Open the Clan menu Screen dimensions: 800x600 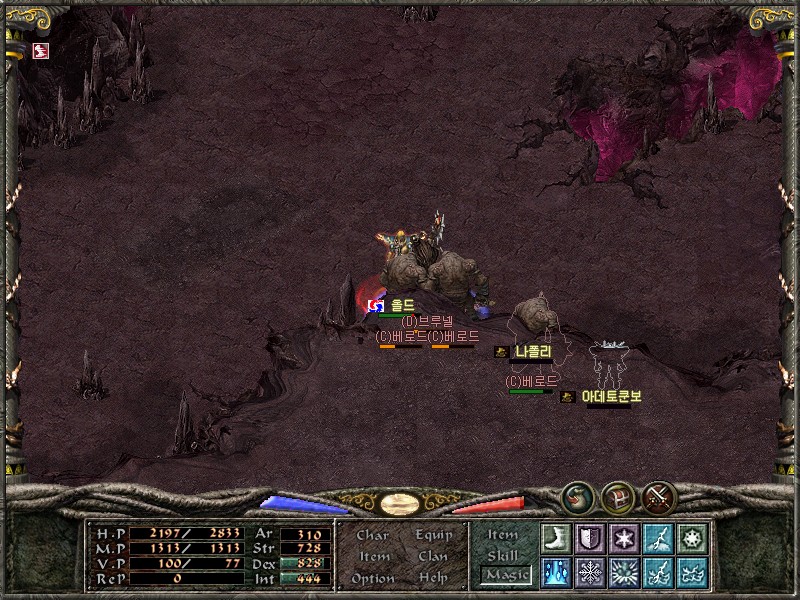coord(433,556)
